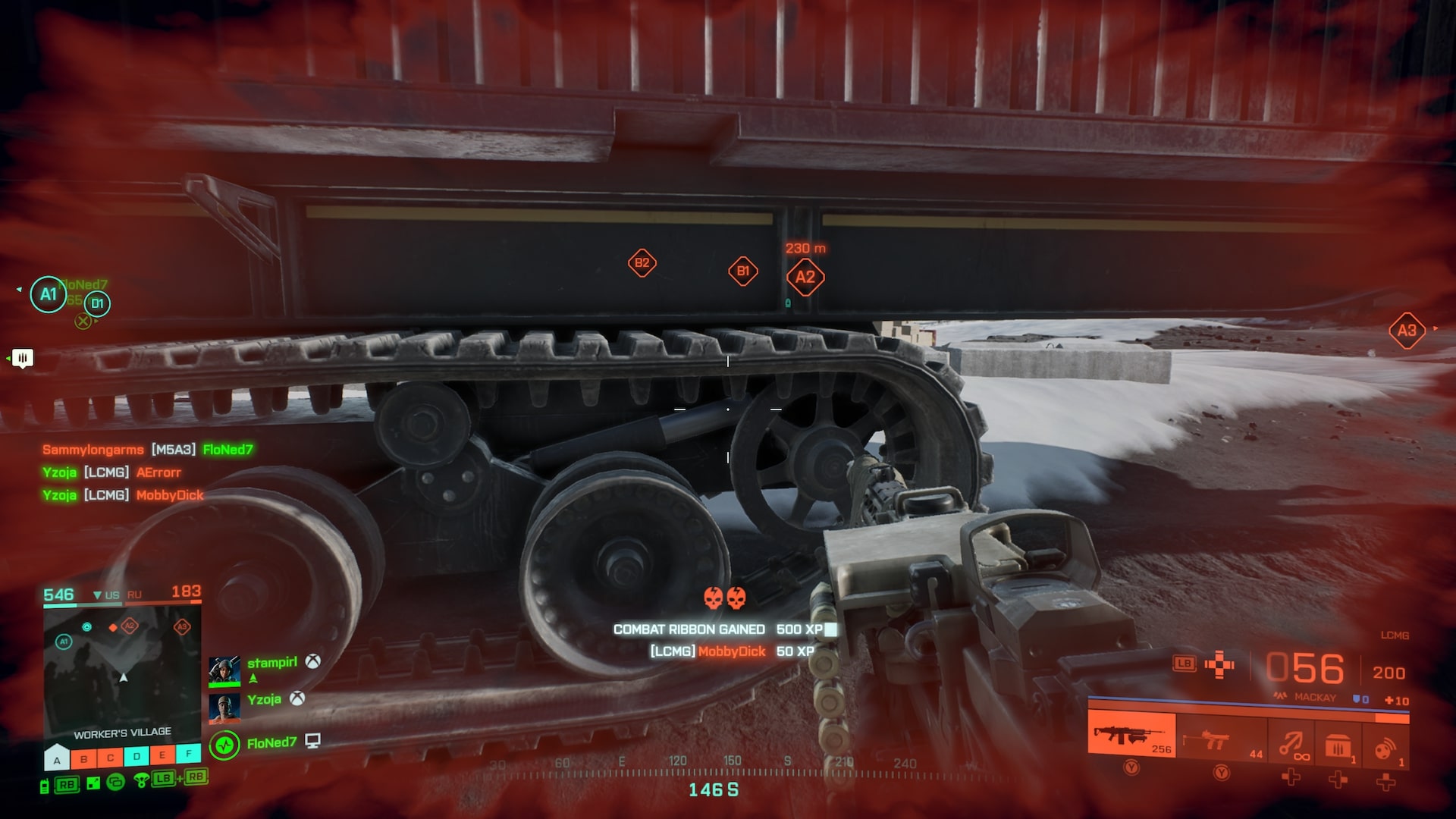
Task: Click FloNed7's revive heartbeat icon
Action: (x=224, y=745)
